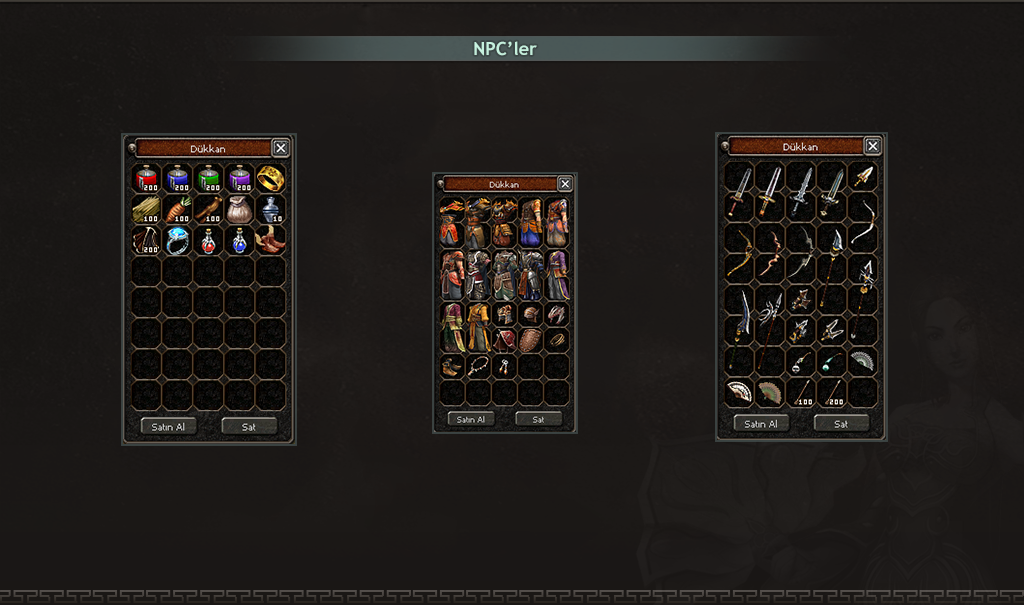Choose the gold ring item
1024x605 pixels.
click(x=270, y=179)
